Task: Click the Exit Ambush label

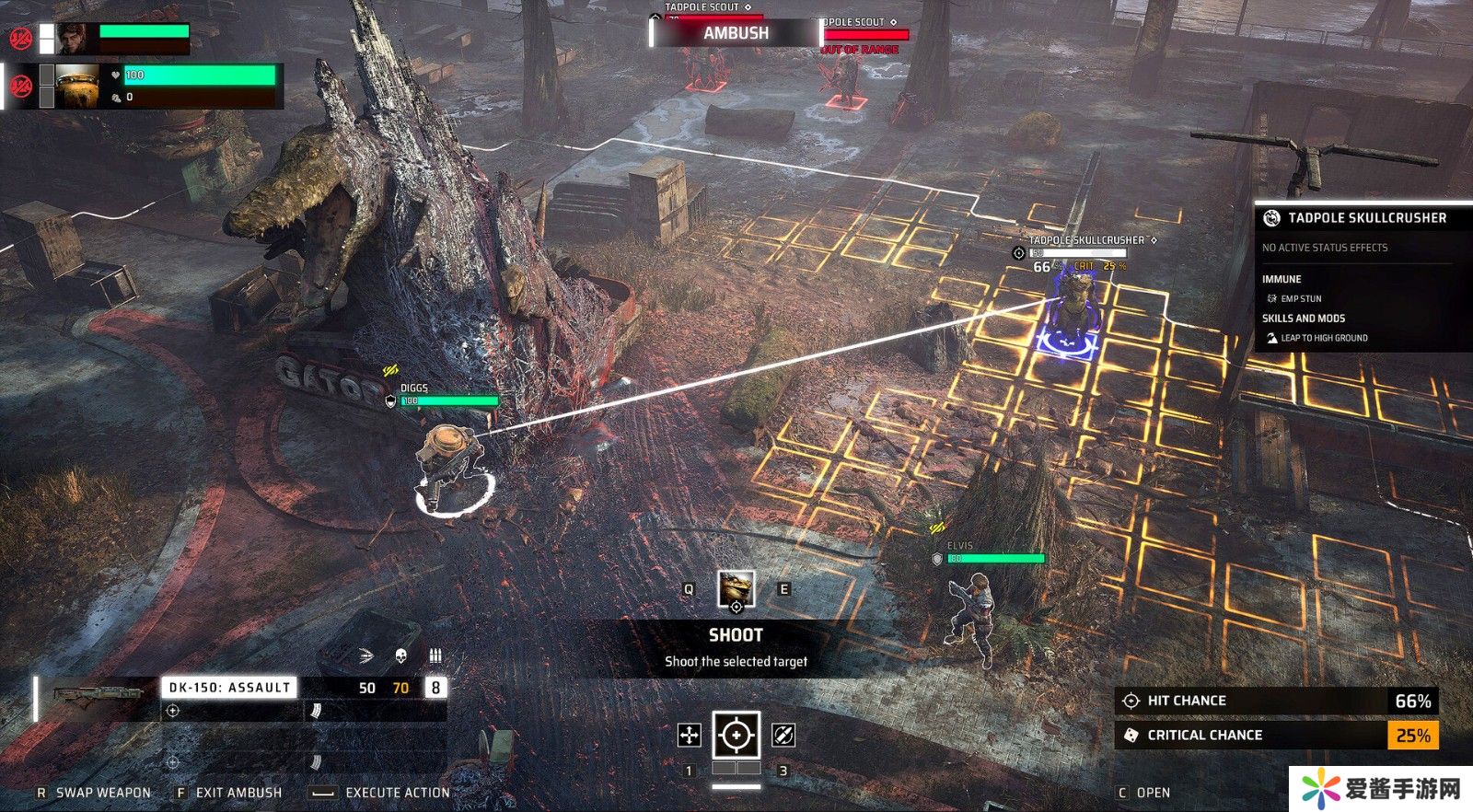Action: click(x=238, y=793)
